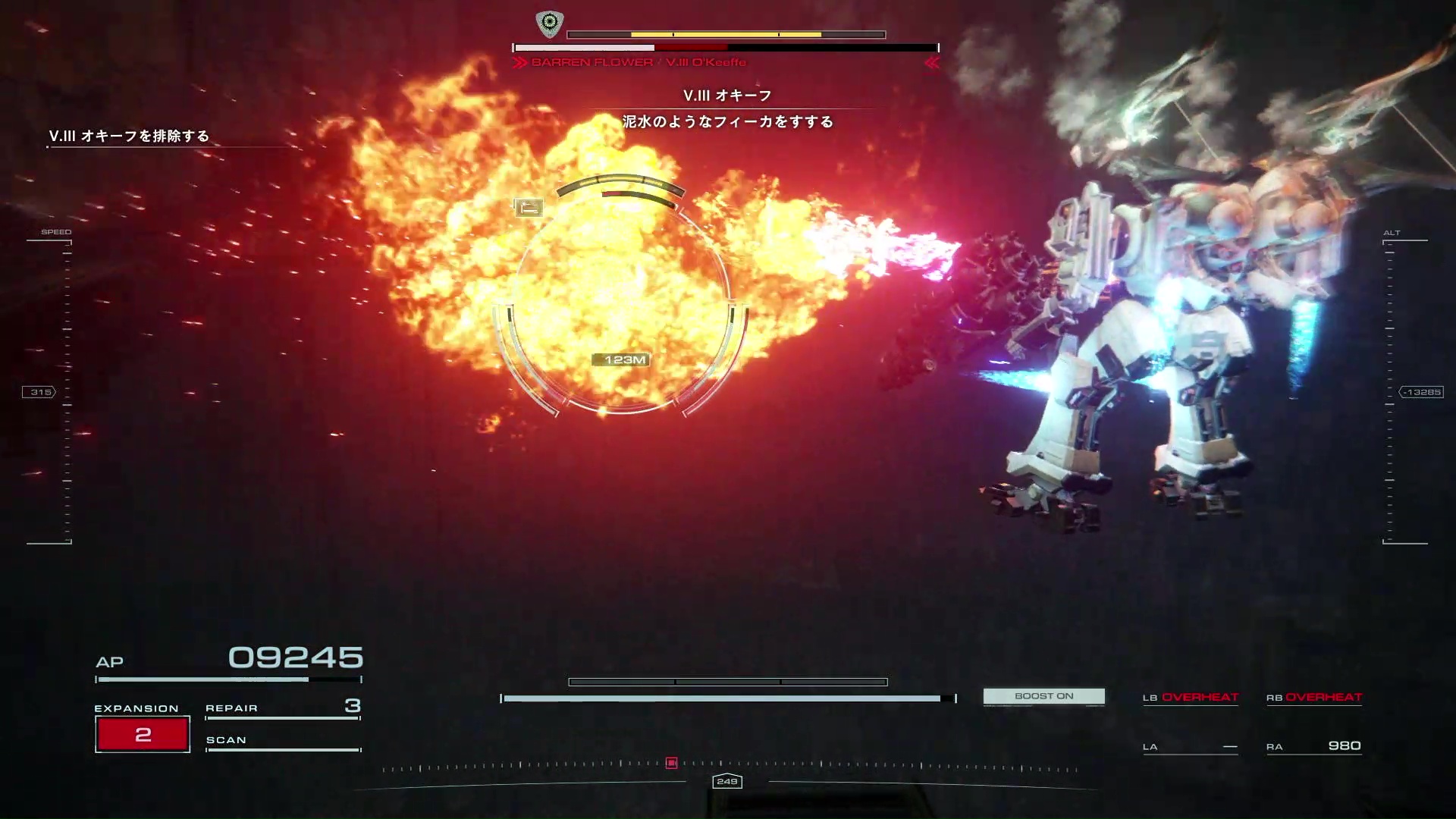Select the LB overheated weapon slot
Viewport: 1456px width, 819px height.
[1190, 698]
